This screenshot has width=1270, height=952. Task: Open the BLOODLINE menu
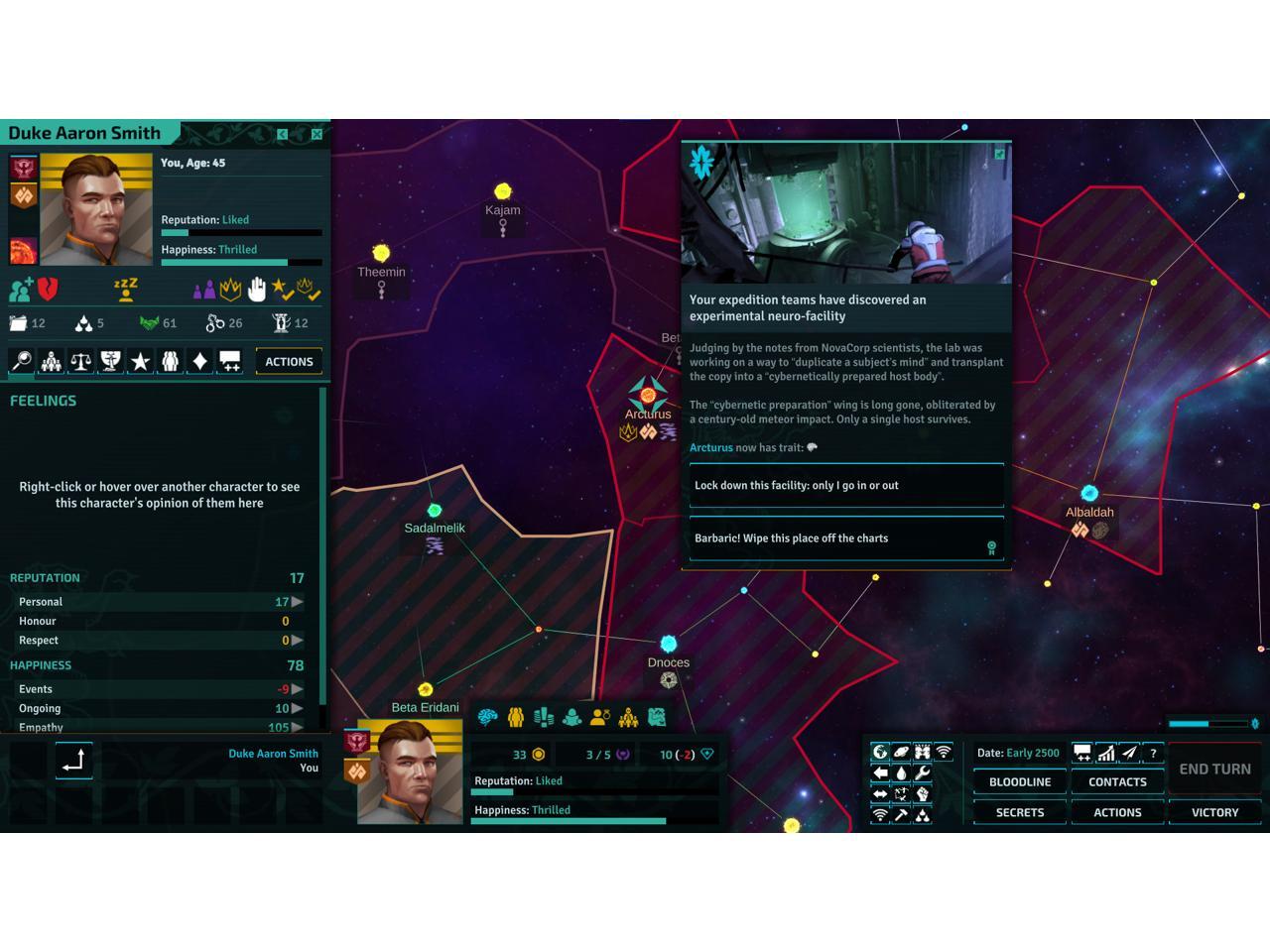pyautogui.click(x=1020, y=782)
